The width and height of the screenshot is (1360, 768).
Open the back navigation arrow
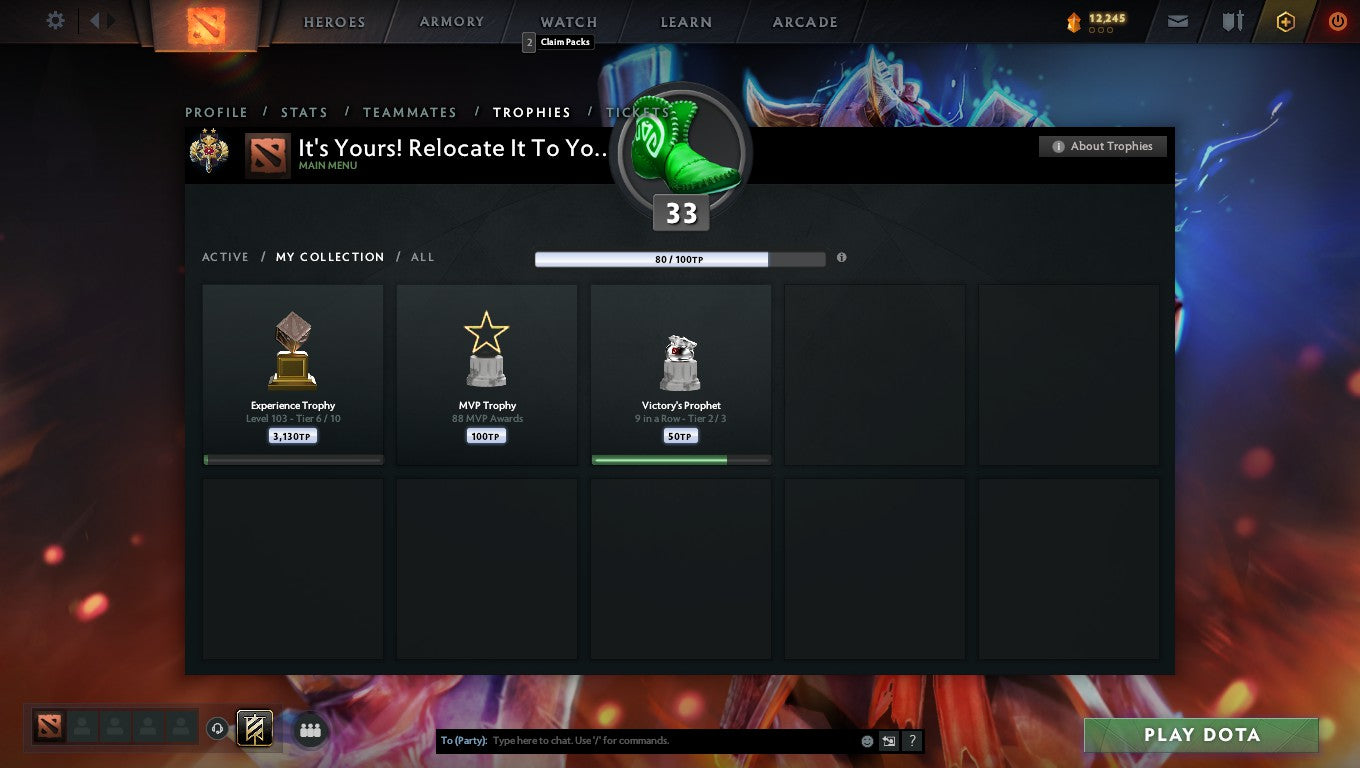point(93,19)
